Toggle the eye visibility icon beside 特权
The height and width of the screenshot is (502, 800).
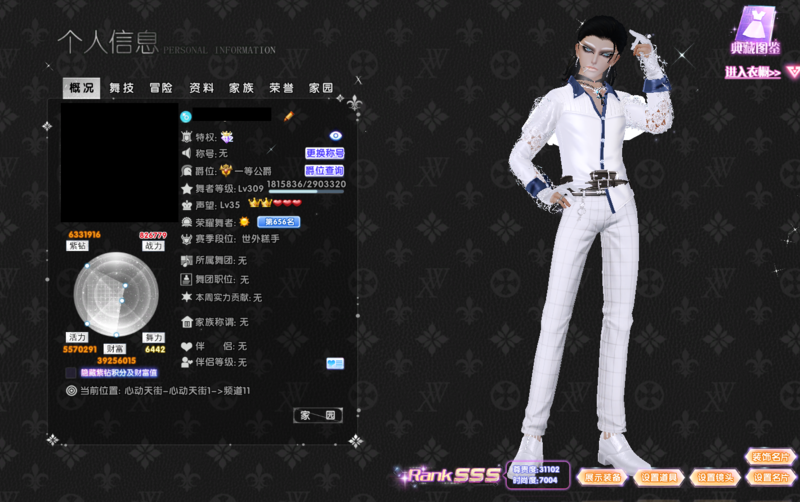pyautogui.click(x=336, y=135)
